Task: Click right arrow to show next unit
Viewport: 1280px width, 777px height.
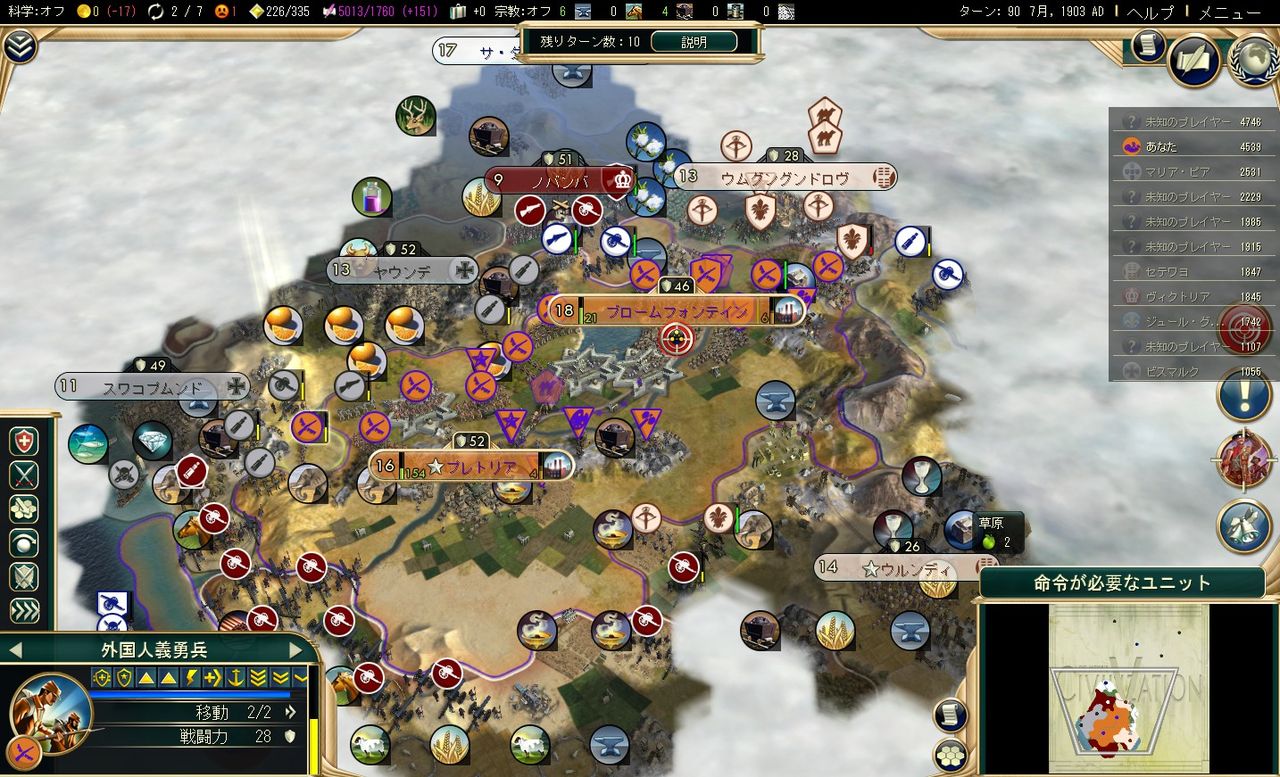Action: click(x=293, y=649)
